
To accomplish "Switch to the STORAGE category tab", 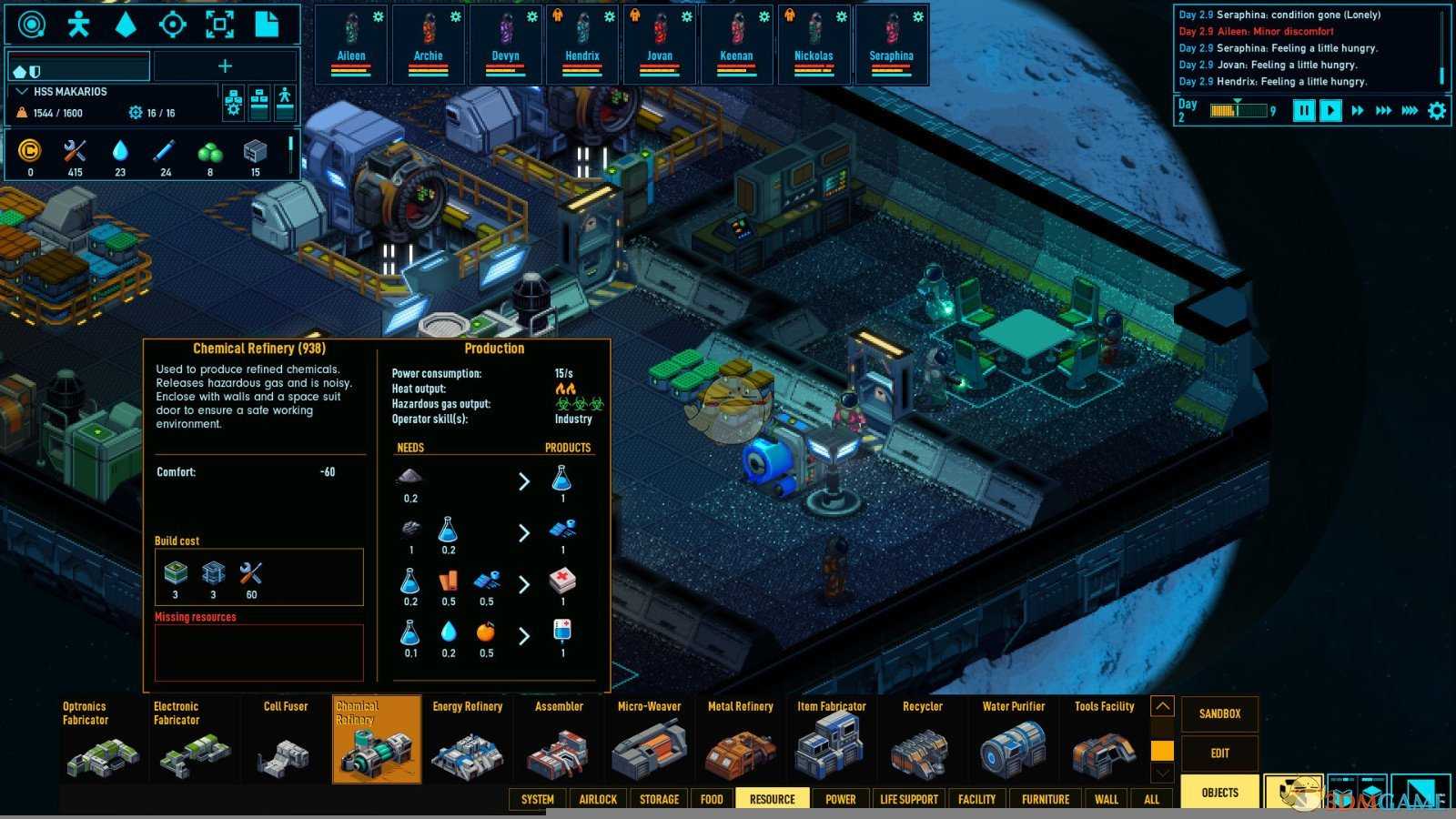I will tap(659, 799).
